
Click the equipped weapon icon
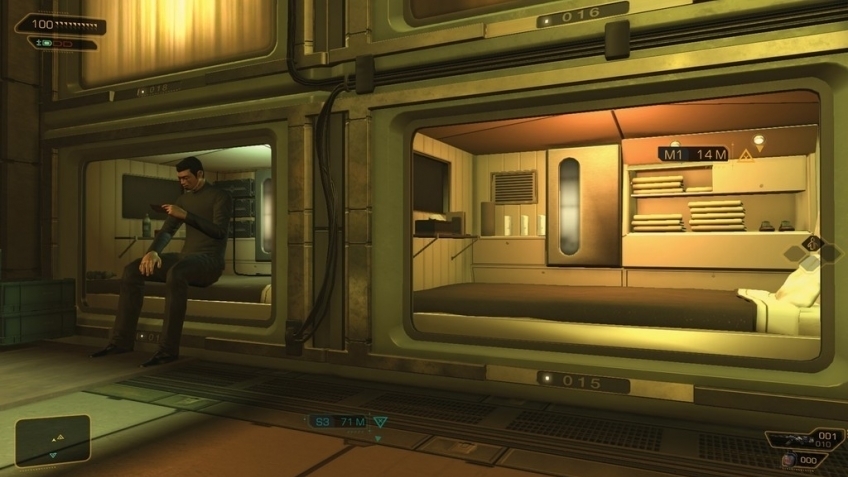coord(795,440)
